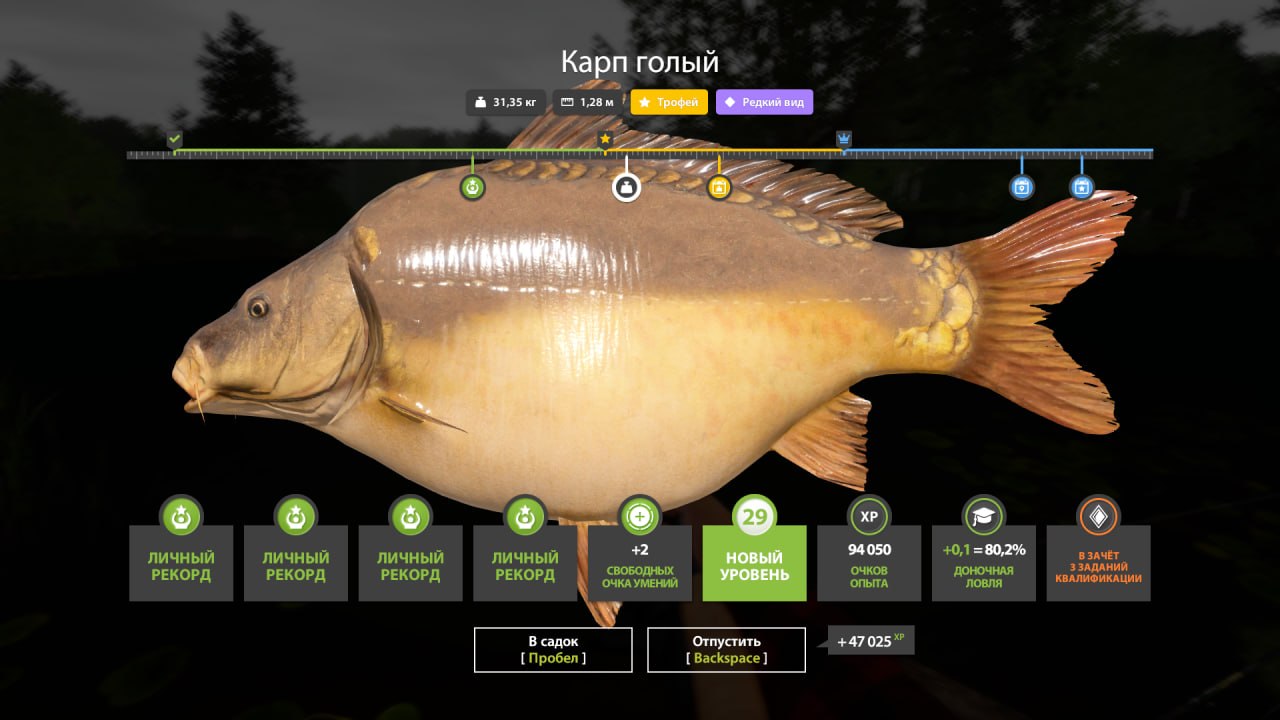
Task: Click the yellow marker under the scale
Action: pos(719,187)
